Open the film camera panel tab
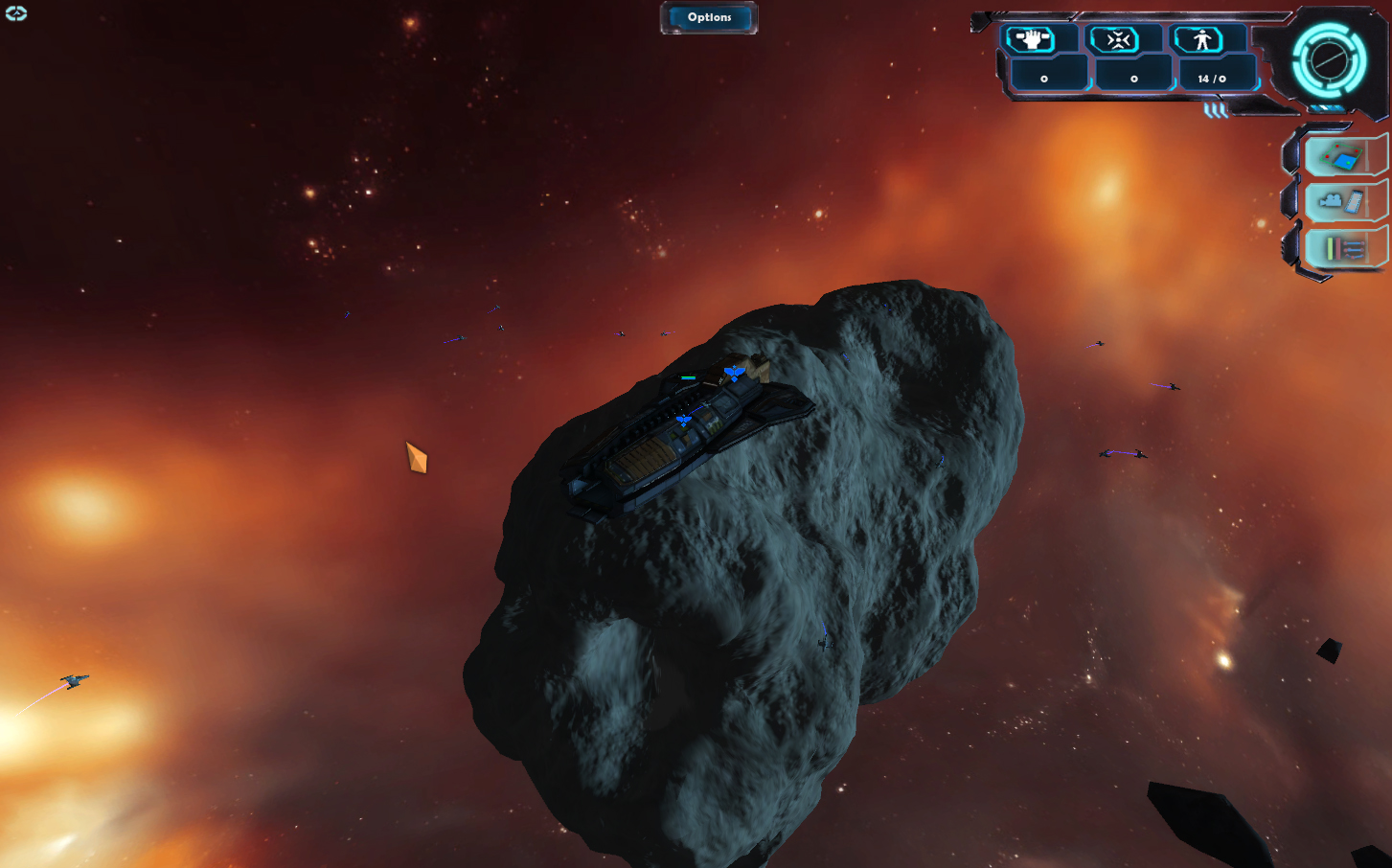This screenshot has height=868, width=1392. tap(1343, 201)
